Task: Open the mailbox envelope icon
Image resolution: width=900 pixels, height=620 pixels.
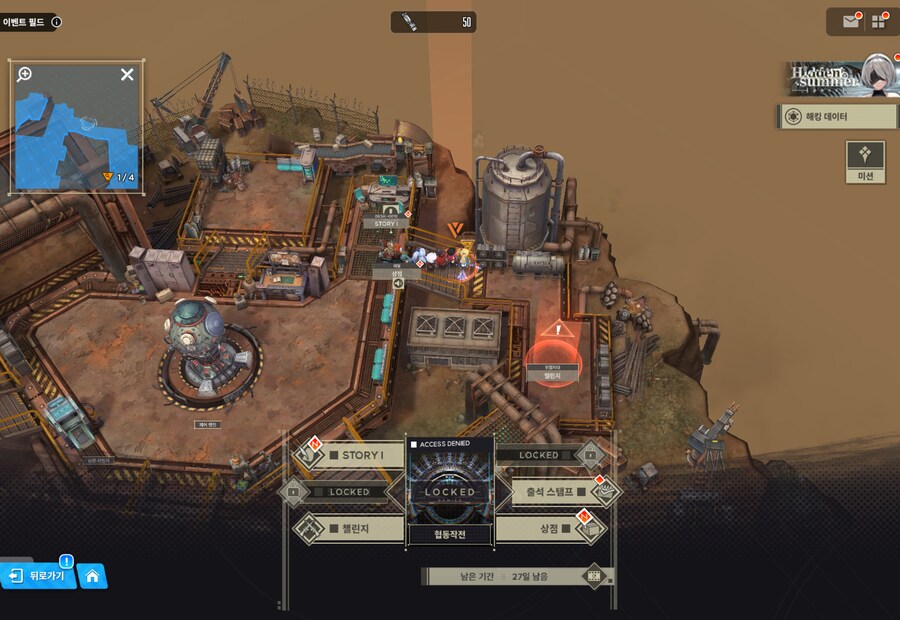Action: click(x=851, y=21)
